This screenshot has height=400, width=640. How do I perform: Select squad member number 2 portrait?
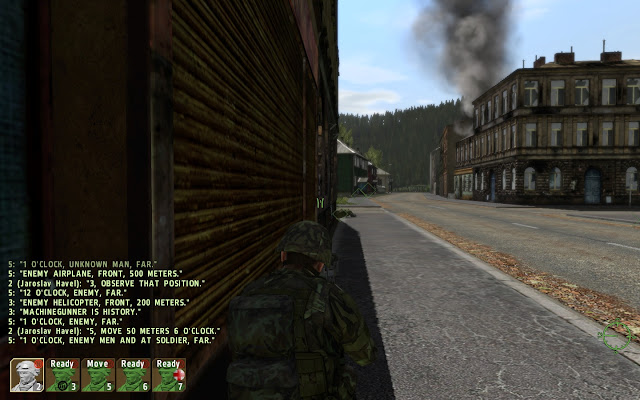pos(27,375)
